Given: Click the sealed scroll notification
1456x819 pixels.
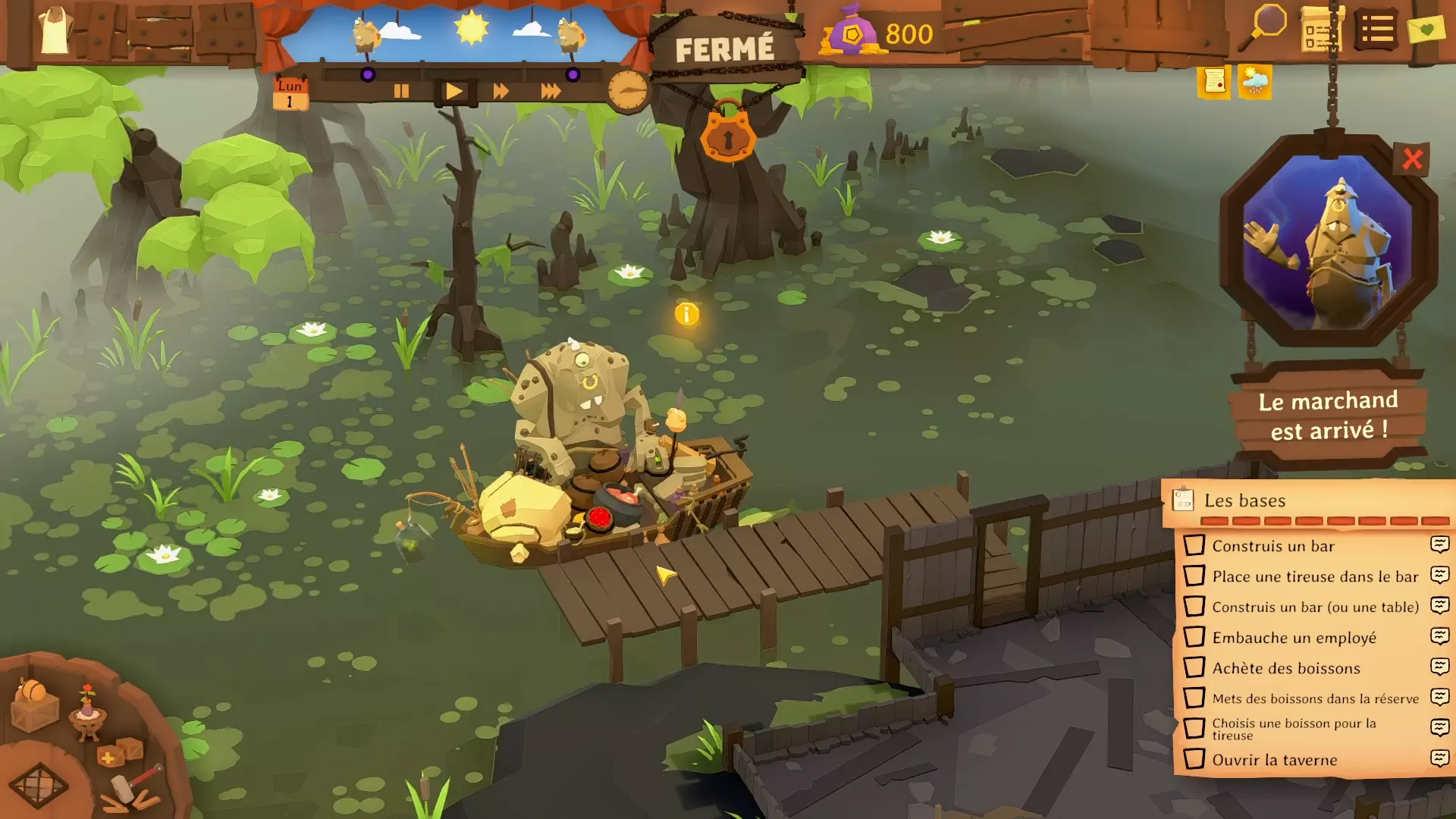Looking at the screenshot, I should click(x=1214, y=81).
